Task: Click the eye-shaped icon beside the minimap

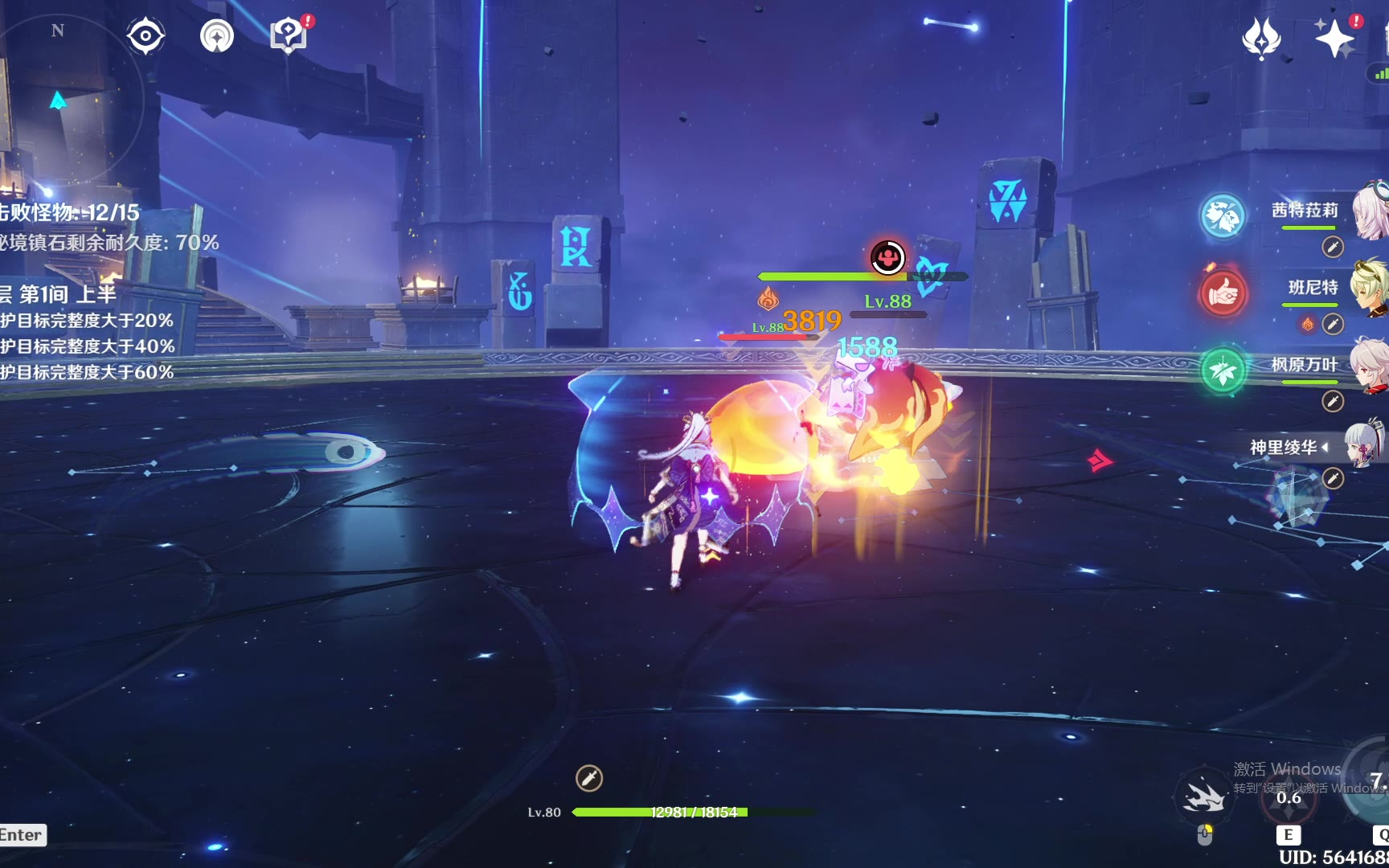Action: pyautogui.click(x=145, y=36)
